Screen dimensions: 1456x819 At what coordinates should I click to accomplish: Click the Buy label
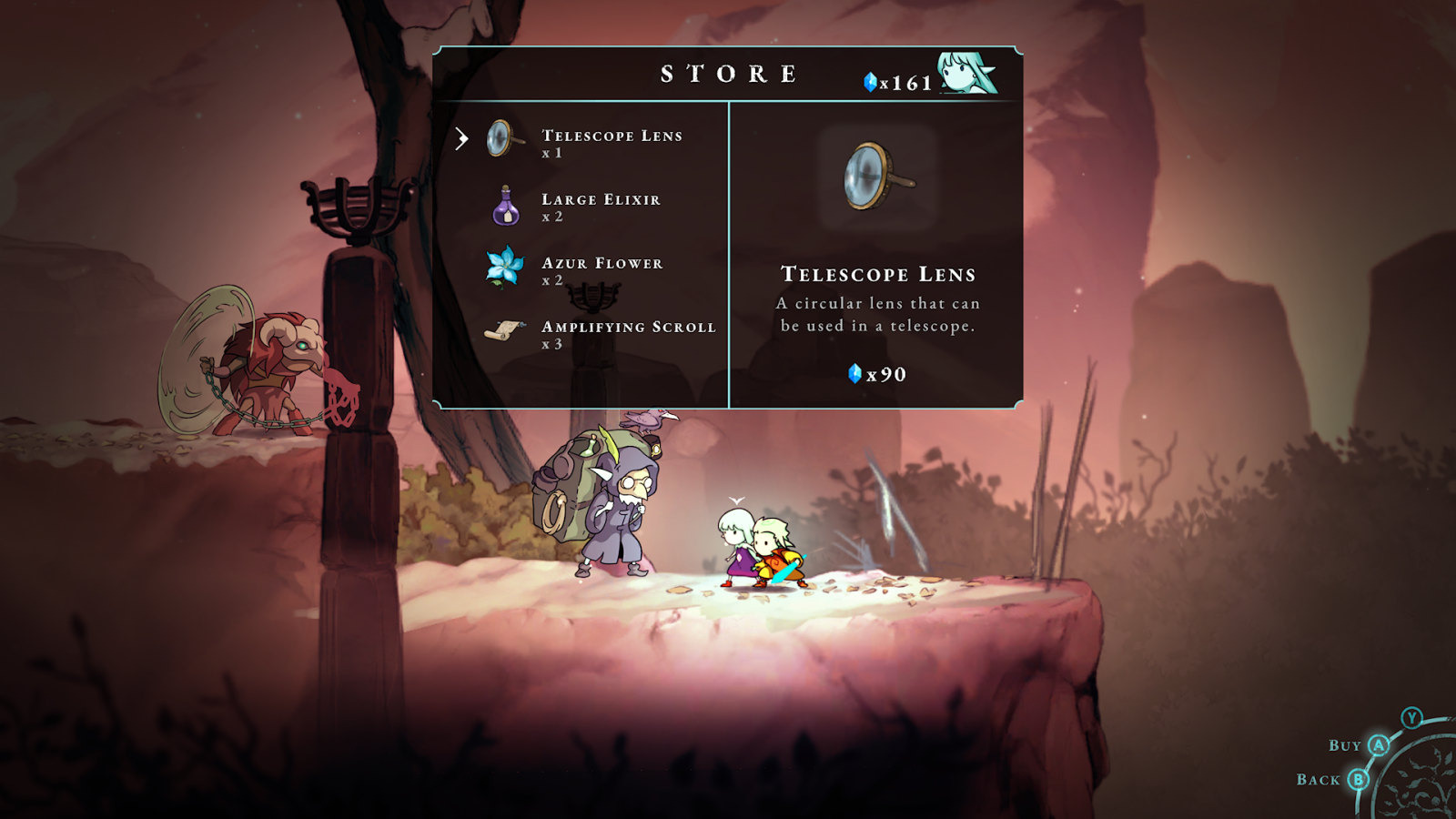[x=1345, y=746]
